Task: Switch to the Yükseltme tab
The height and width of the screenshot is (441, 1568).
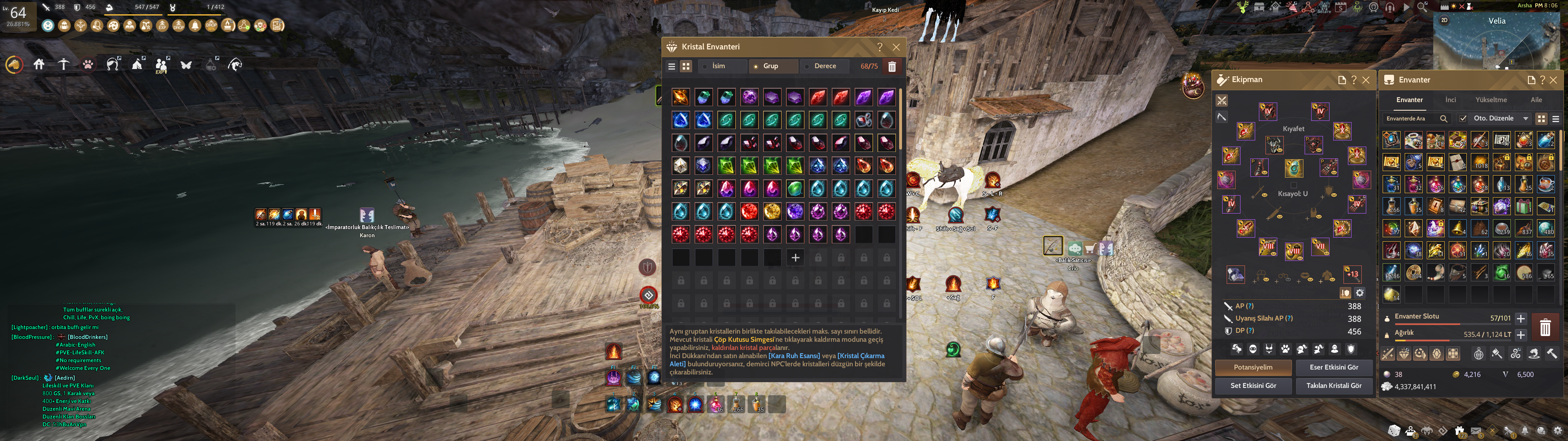Action: (x=1491, y=100)
